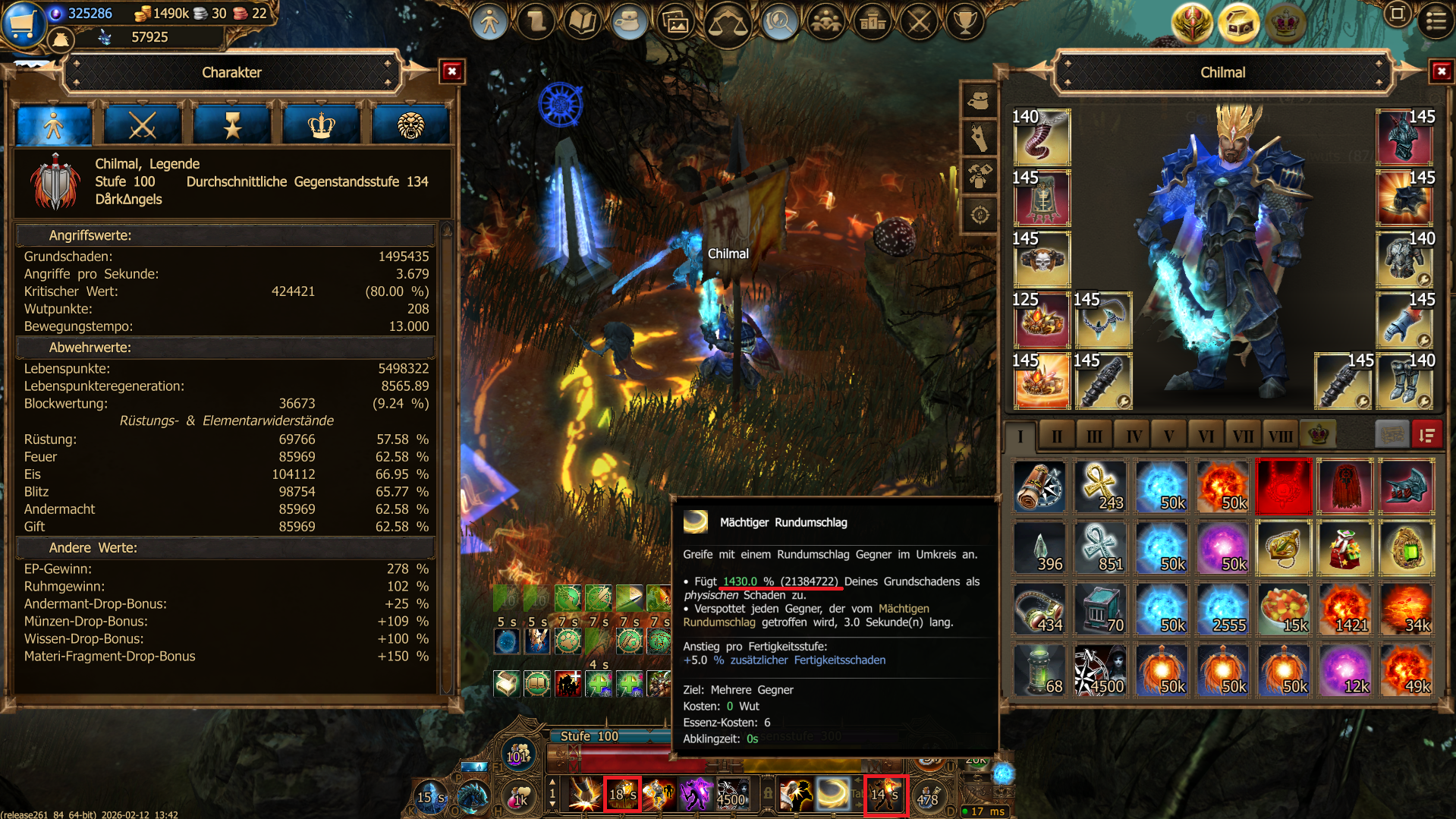Click the ankh item stack of 243
1456x819 pixels.
tap(1101, 487)
